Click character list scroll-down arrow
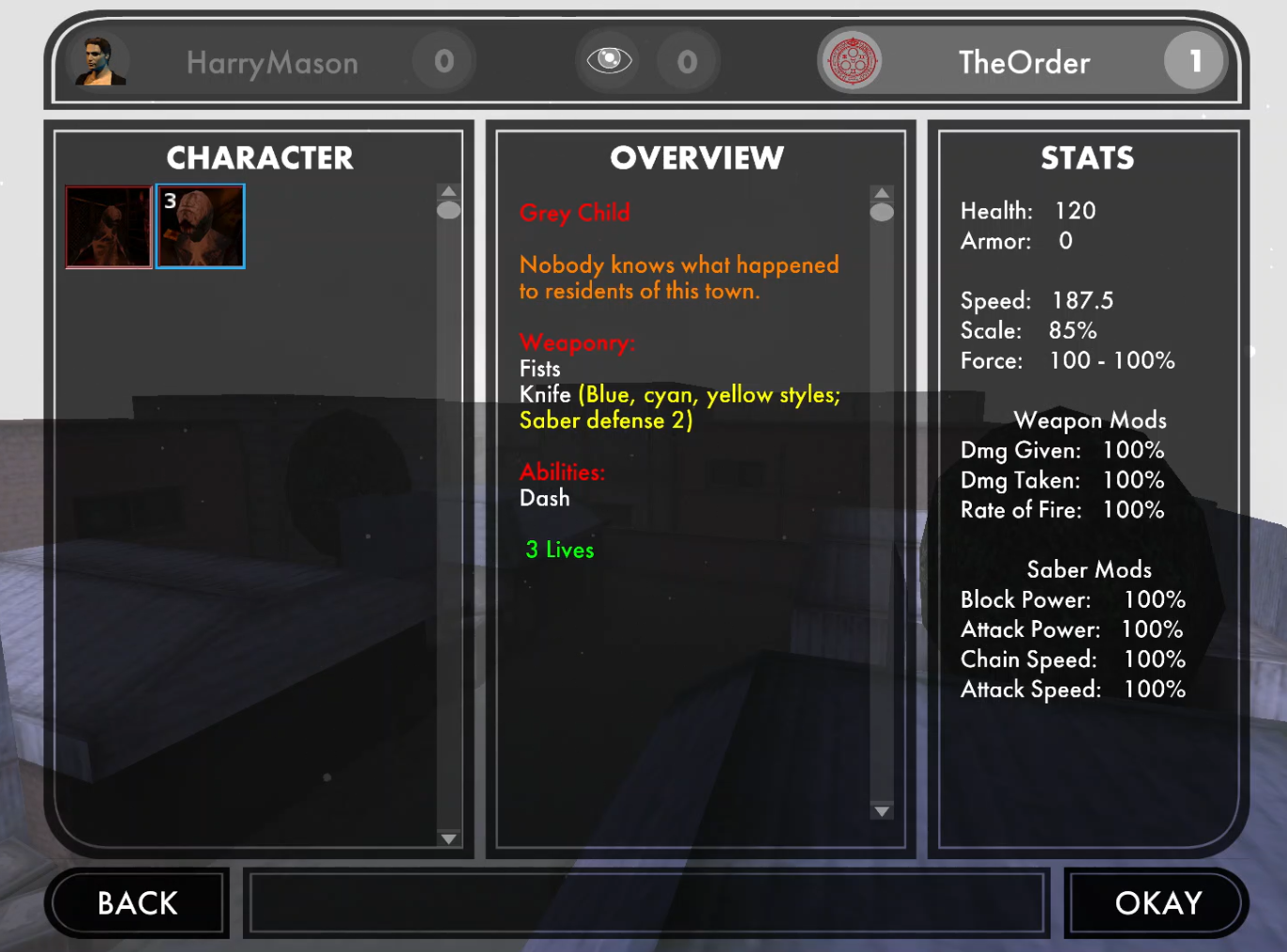Screen dimensions: 1287x952 [x=448, y=839]
